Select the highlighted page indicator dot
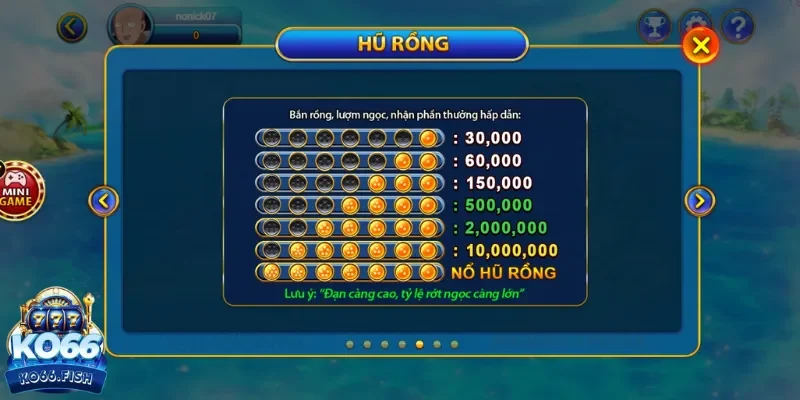This screenshot has width=800, height=400. [x=420, y=344]
